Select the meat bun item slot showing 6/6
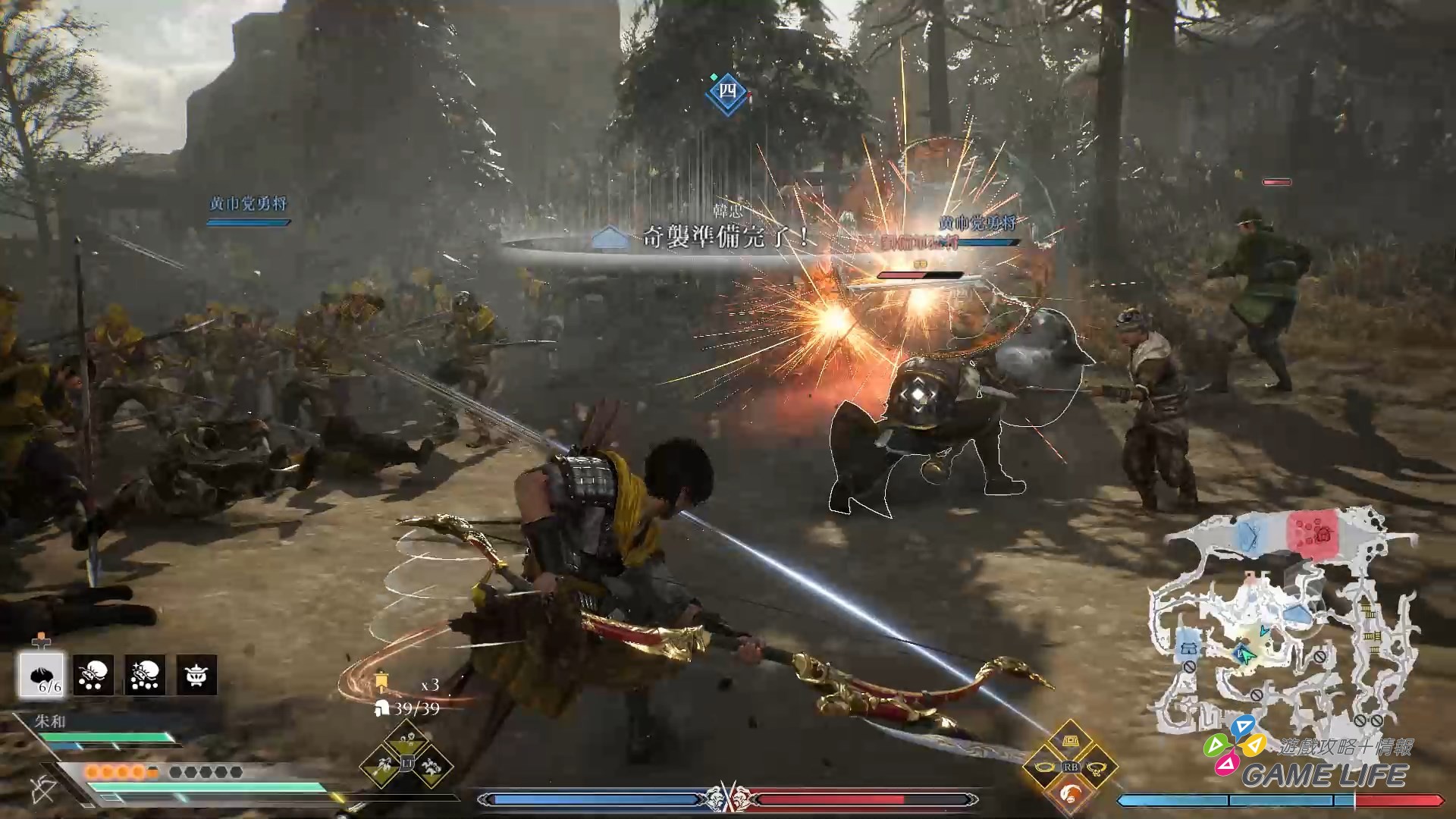Screen dimensions: 1456x819 click(x=42, y=675)
